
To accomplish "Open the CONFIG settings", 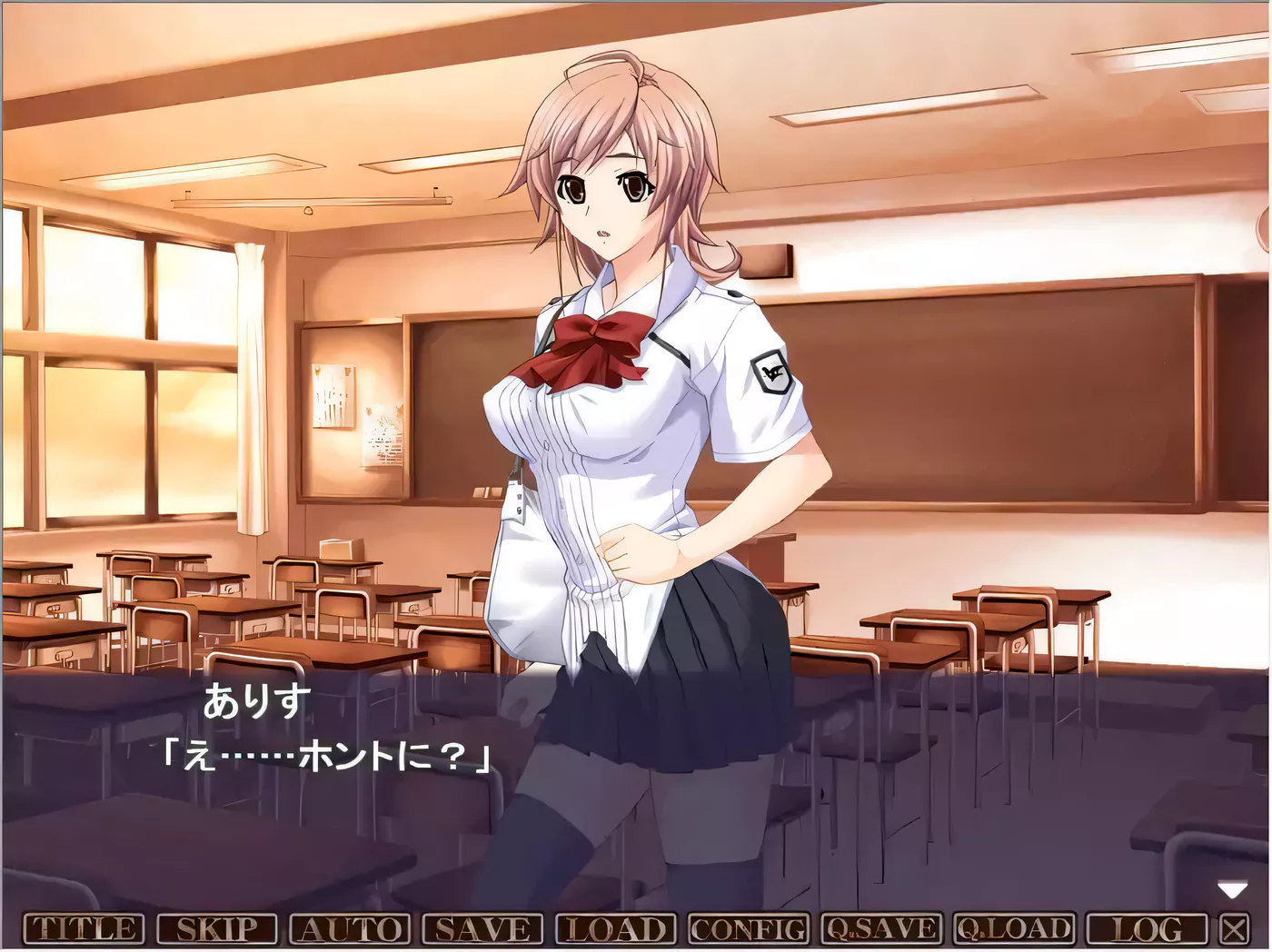I will point(748,929).
